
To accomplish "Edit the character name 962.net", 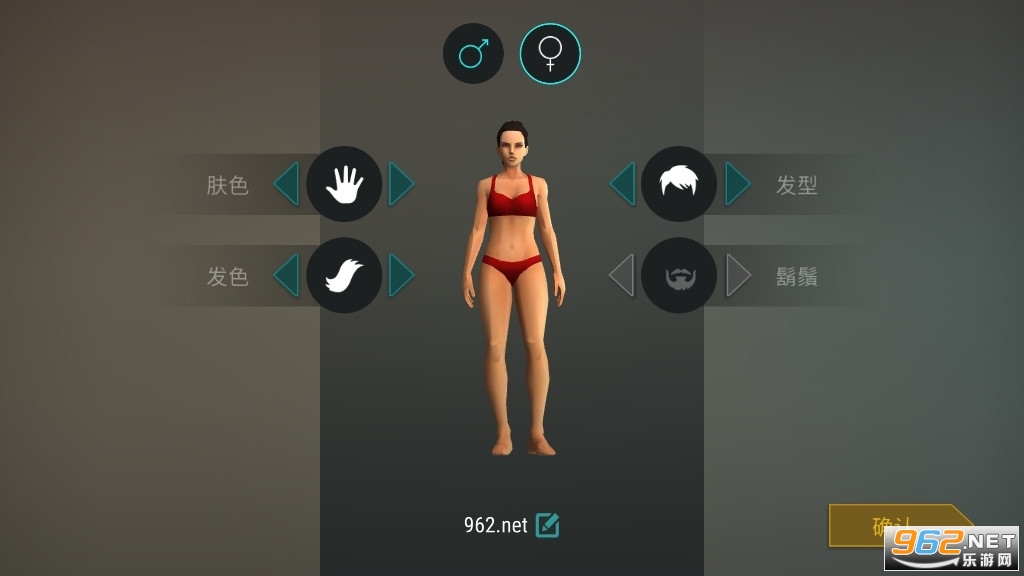I will 547,525.
